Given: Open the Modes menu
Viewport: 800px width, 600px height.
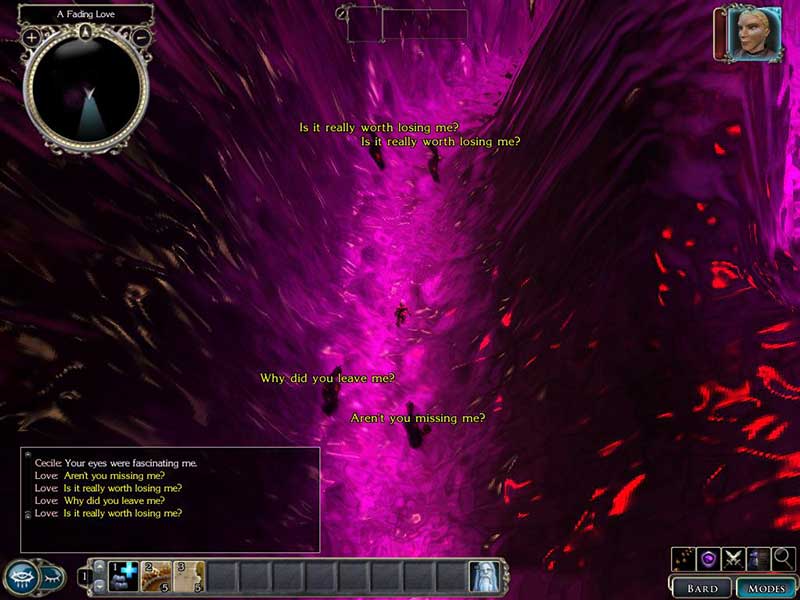Looking at the screenshot, I should pos(766,588).
